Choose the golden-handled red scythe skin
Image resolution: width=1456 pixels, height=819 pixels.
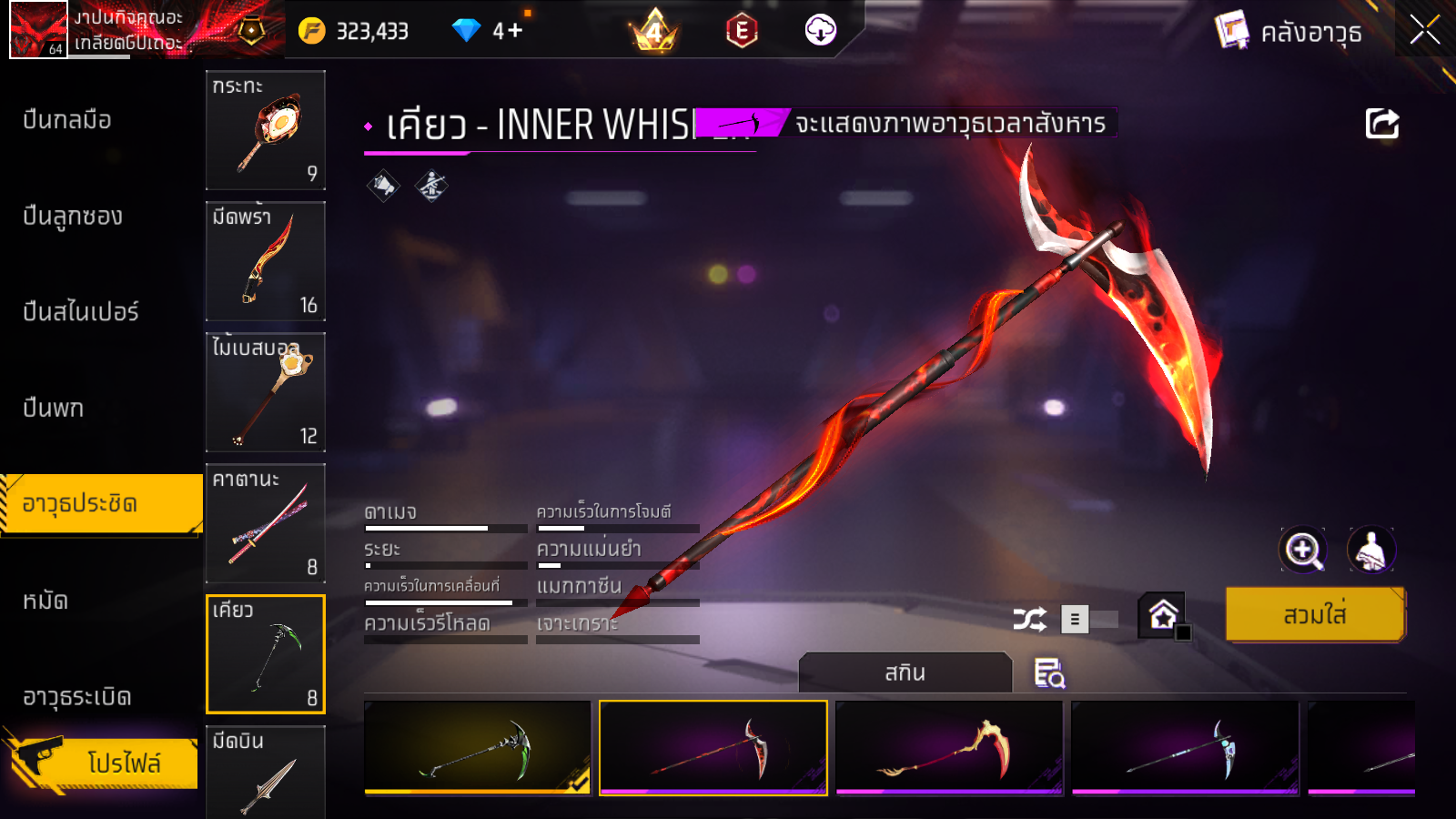(x=949, y=747)
